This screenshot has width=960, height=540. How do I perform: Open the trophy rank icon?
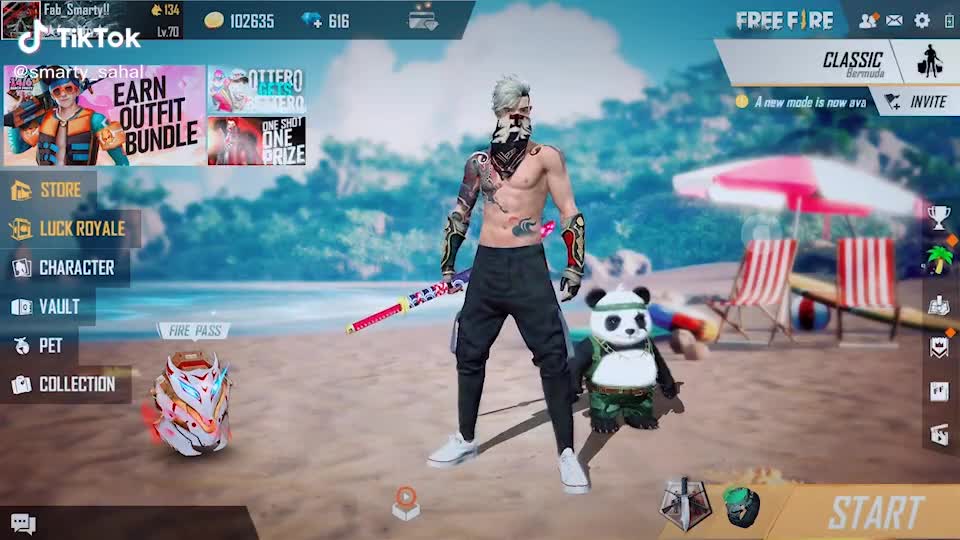tap(938, 216)
